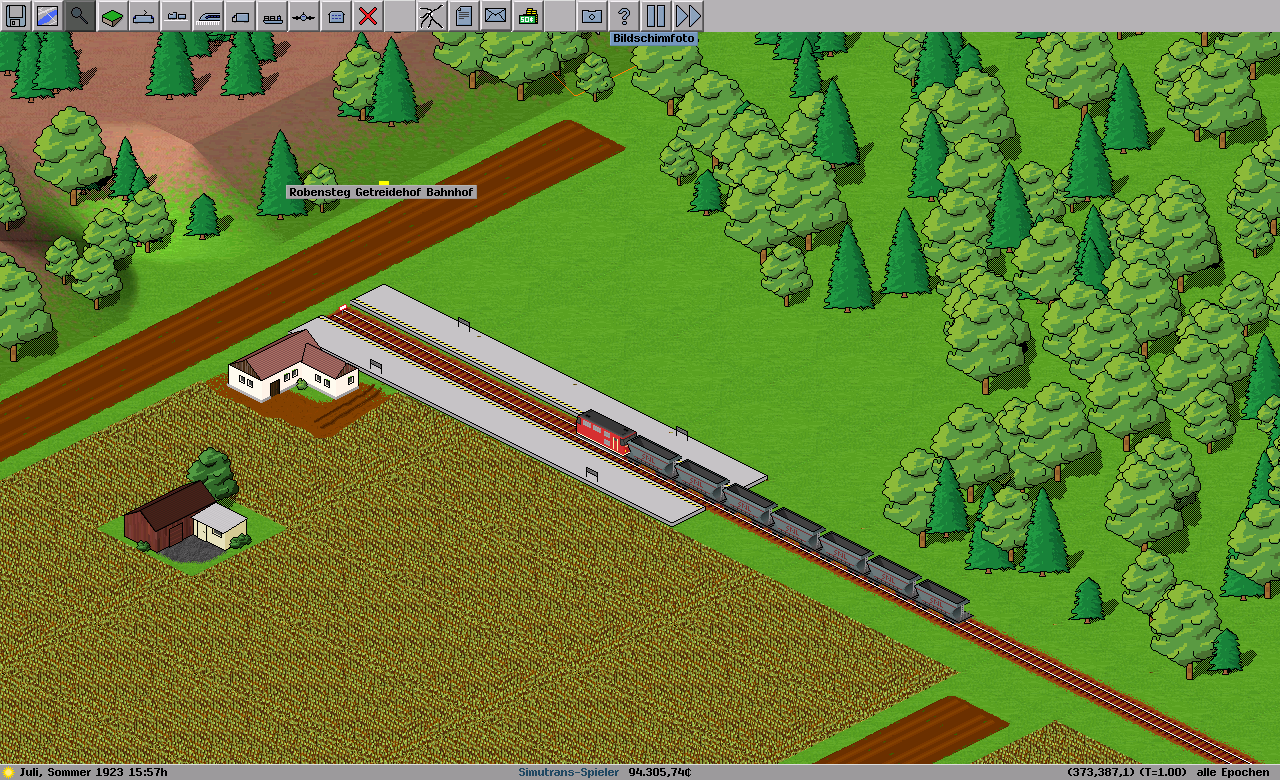Open the line management network icon
Screen dimensions: 1280x780
[431, 16]
